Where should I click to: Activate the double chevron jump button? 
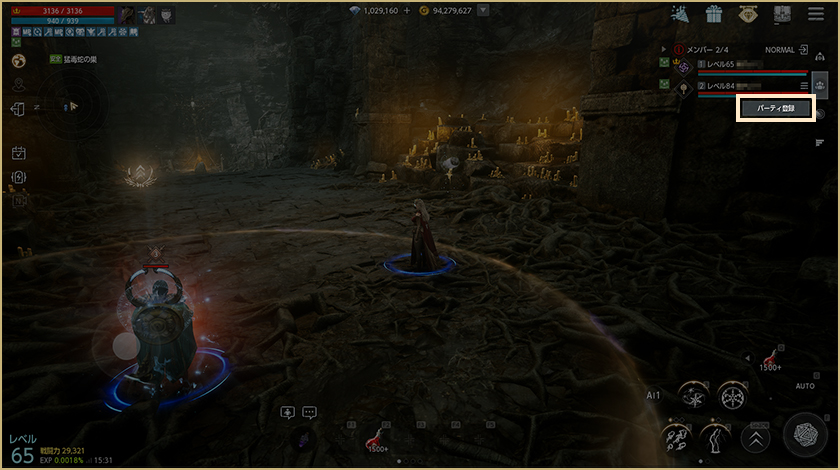(x=755, y=437)
